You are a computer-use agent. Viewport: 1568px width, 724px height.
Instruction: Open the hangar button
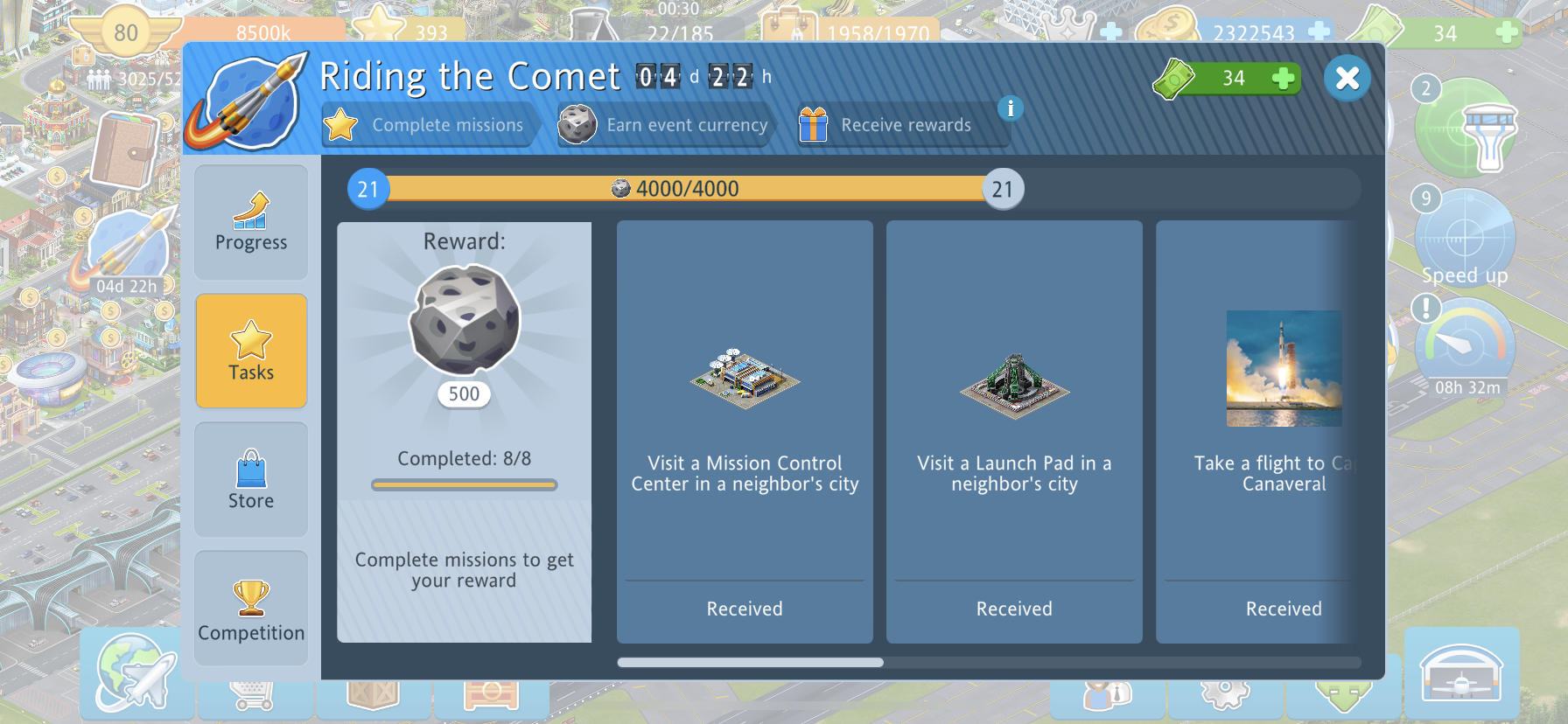[1461, 675]
